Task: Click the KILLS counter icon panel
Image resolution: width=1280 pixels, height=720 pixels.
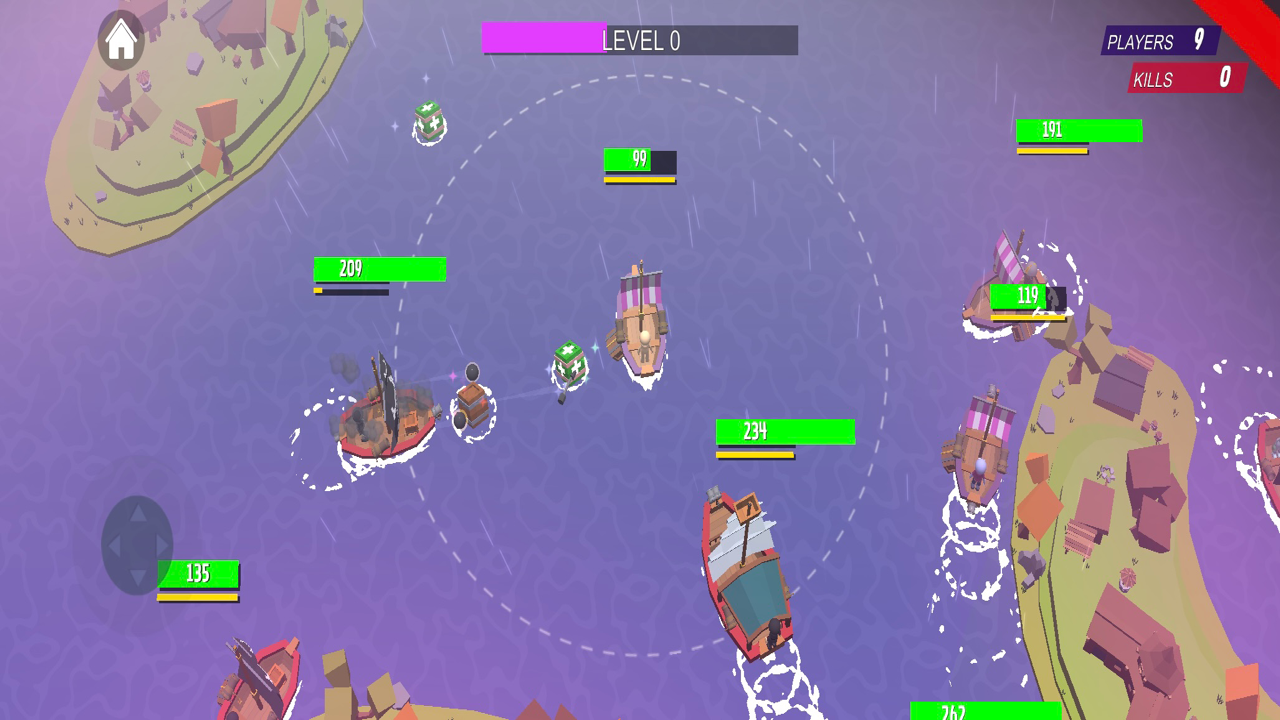Action: coord(1185,79)
